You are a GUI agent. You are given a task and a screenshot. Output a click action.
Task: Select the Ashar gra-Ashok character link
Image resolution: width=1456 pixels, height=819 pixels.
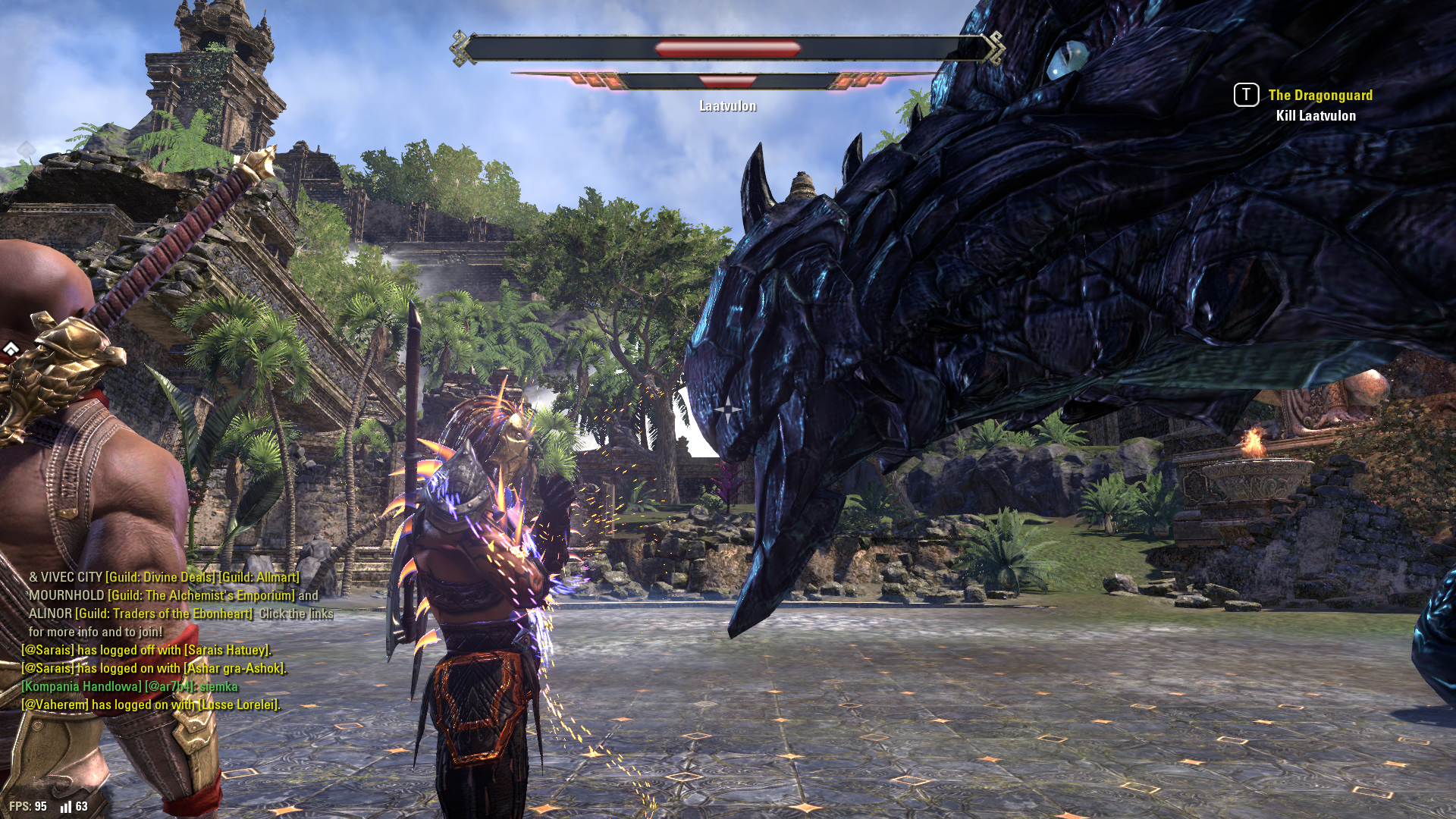234,669
